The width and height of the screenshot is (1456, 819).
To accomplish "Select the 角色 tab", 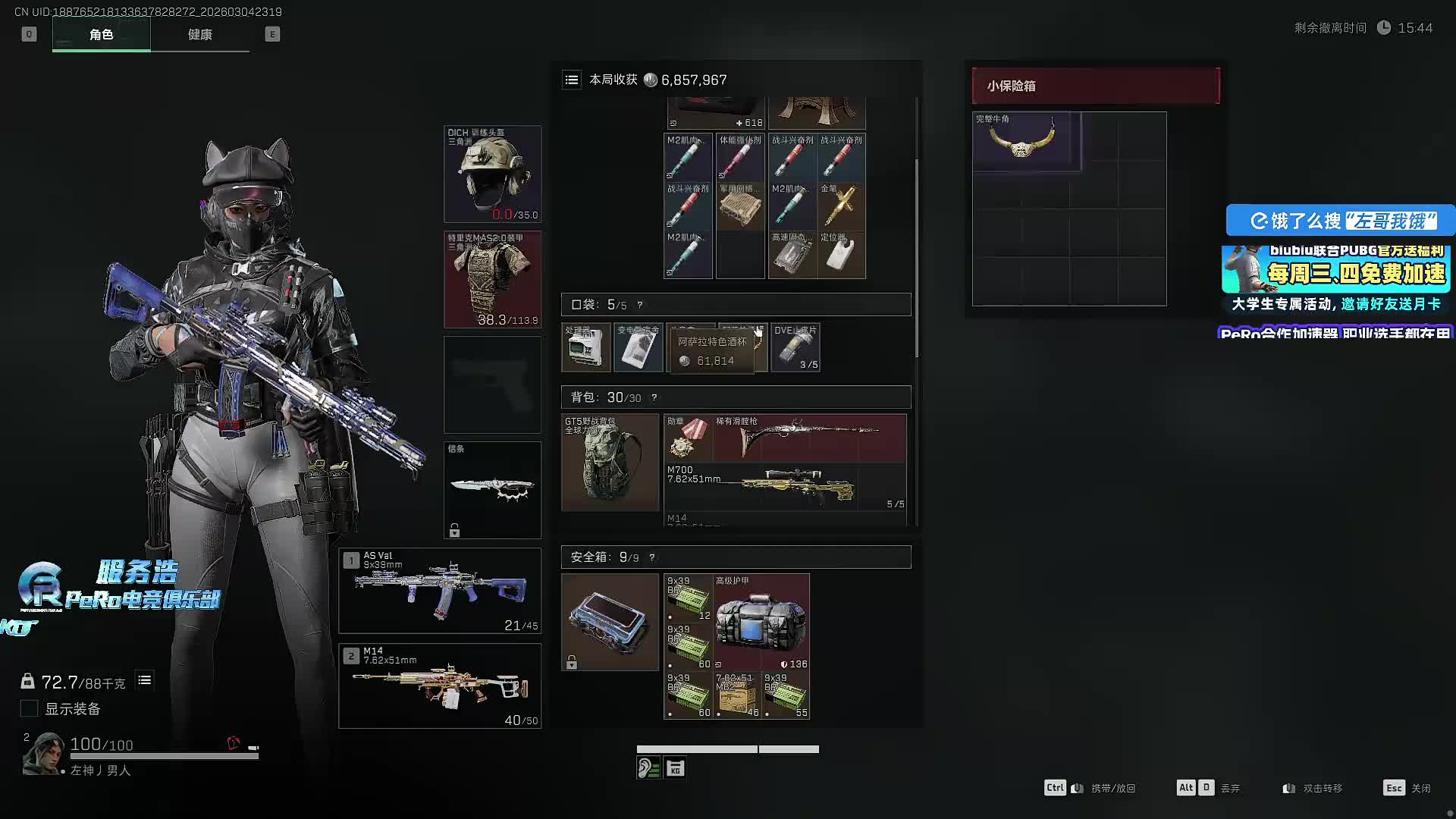I will click(x=101, y=35).
